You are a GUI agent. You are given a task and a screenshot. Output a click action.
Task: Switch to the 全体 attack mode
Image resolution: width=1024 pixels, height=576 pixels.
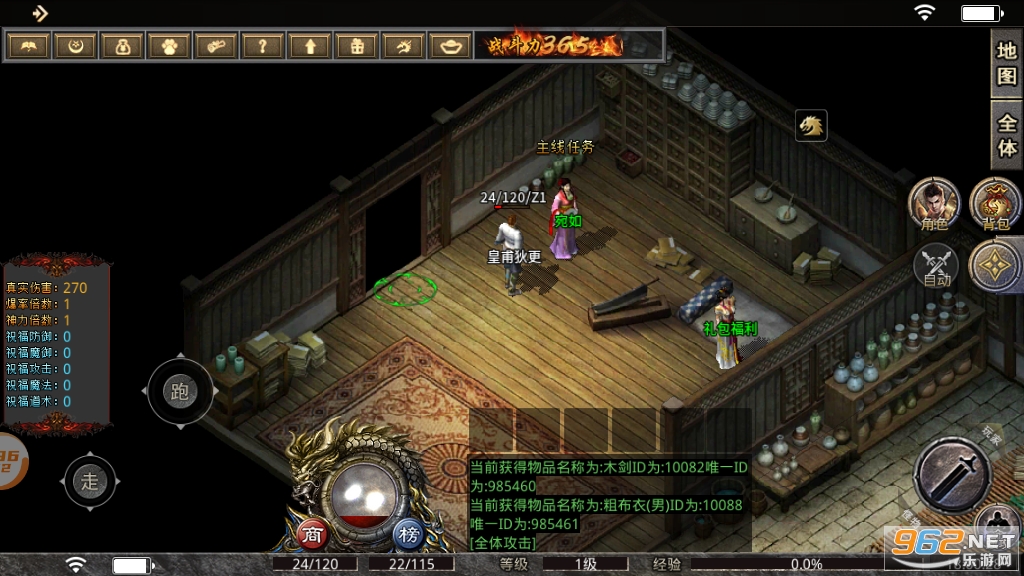click(x=1007, y=135)
